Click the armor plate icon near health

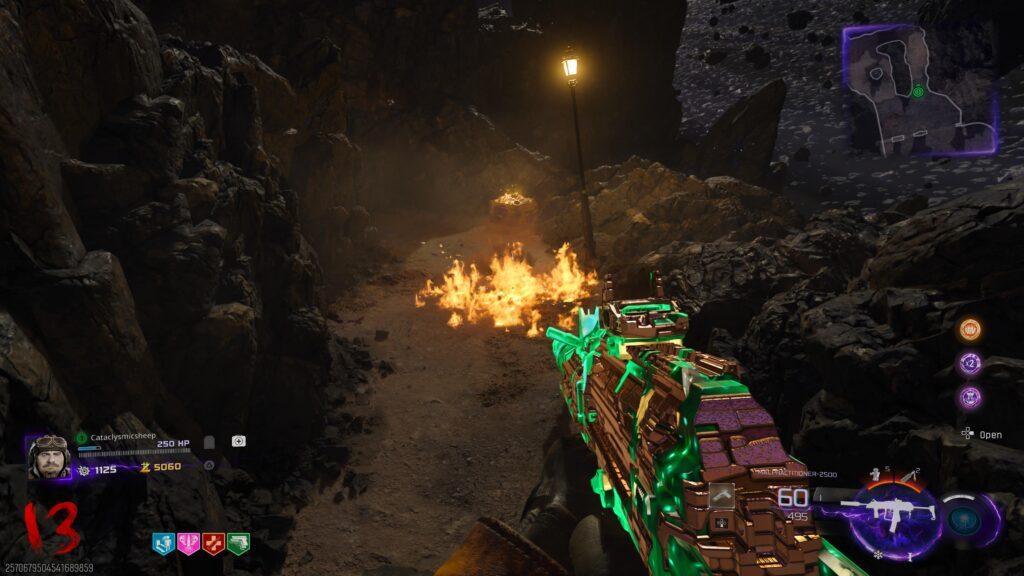tap(209, 442)
